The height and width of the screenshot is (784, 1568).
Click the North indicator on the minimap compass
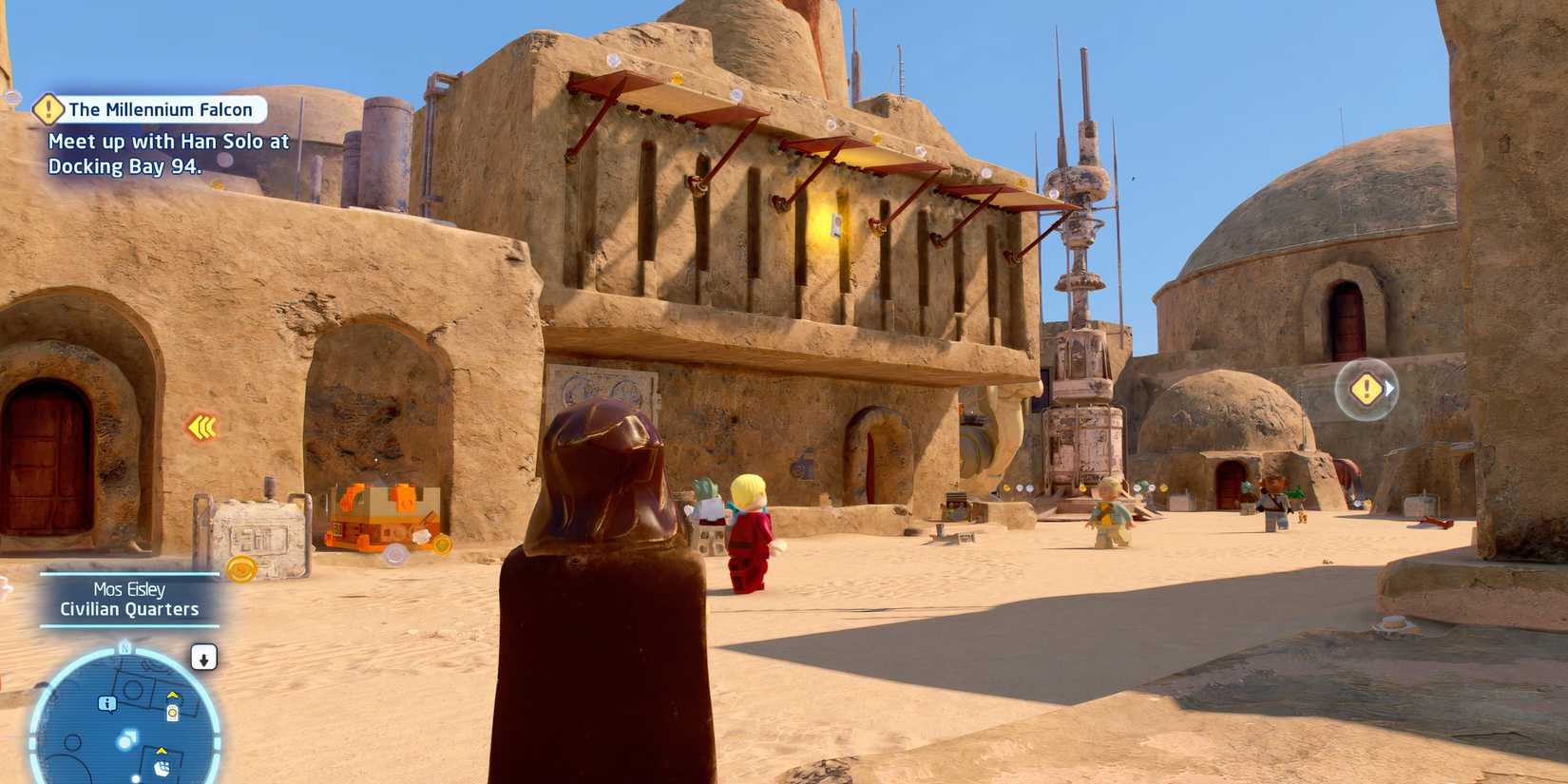pyautogui.click(x=124, y=648)
